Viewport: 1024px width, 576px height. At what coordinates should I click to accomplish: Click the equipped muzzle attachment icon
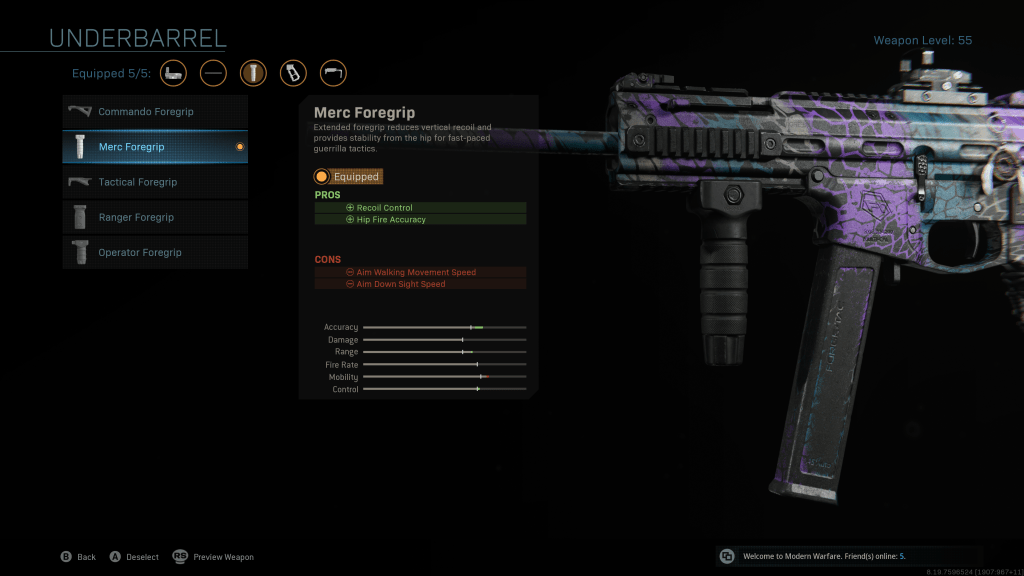[x=173, y=73]
